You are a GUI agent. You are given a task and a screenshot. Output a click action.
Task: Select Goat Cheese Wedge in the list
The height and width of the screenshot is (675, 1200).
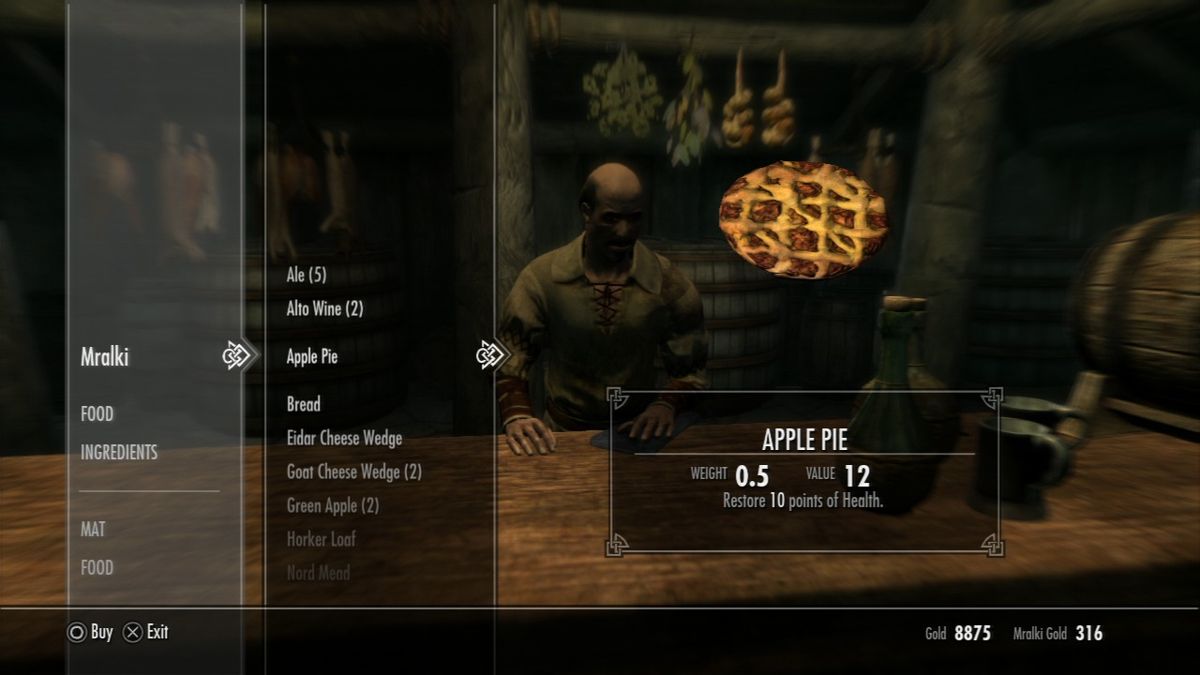click(x=354, y=472)
